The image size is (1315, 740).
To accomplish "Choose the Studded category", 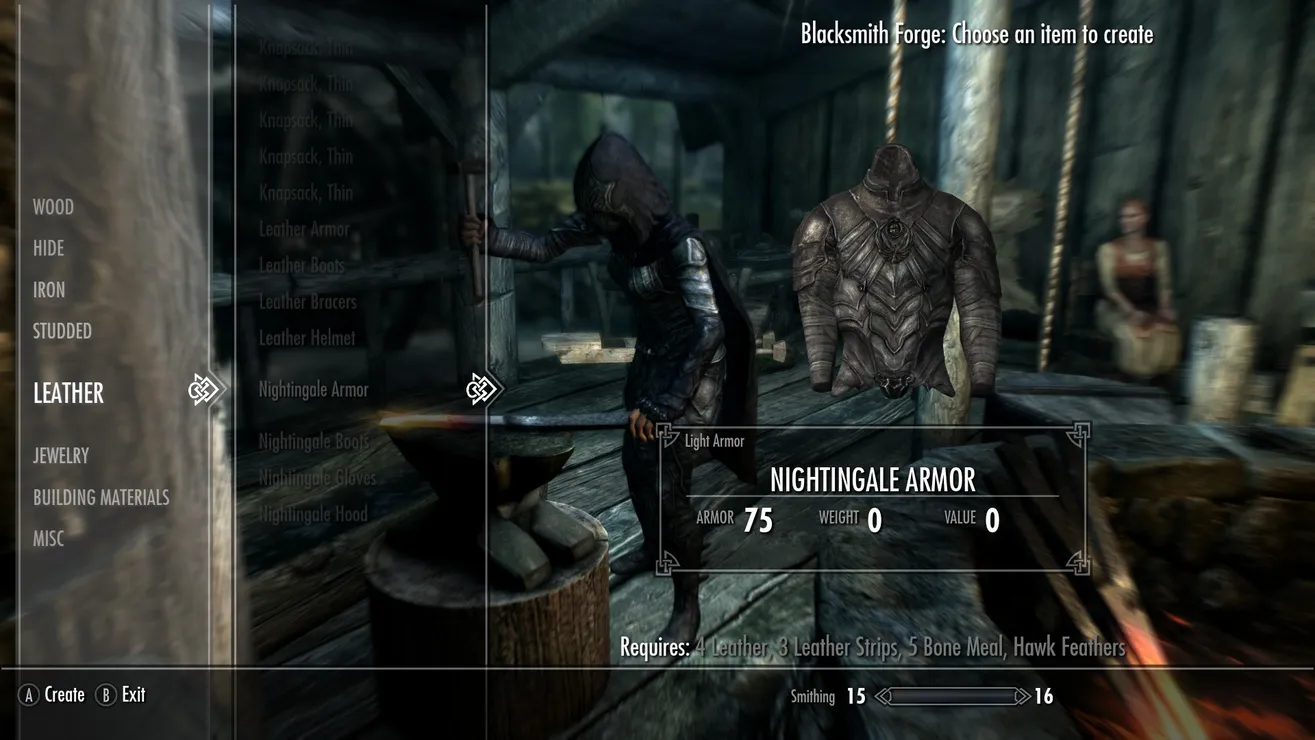I will coord(62,331).
